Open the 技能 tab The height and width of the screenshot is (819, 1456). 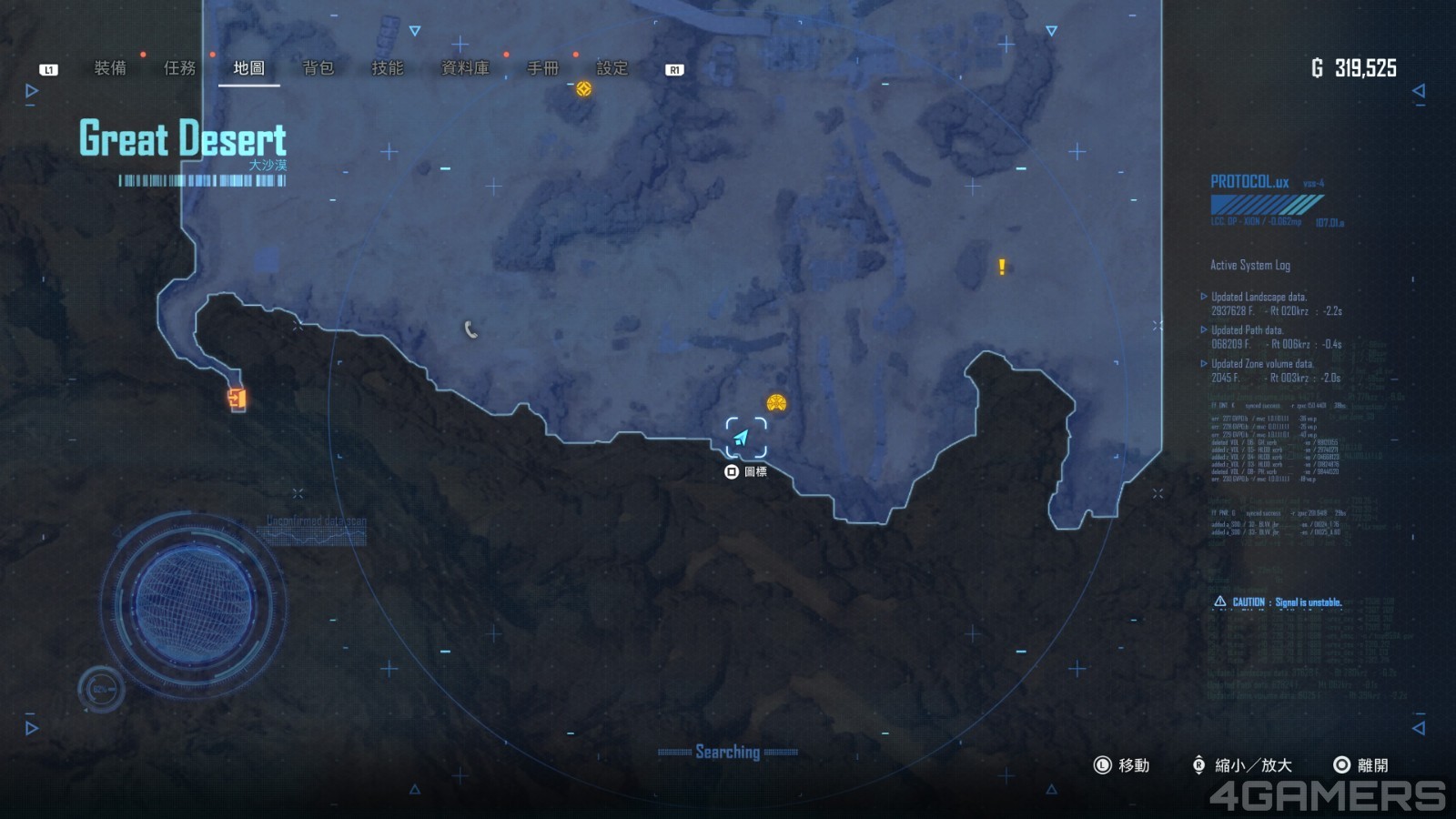coord(387,68)
